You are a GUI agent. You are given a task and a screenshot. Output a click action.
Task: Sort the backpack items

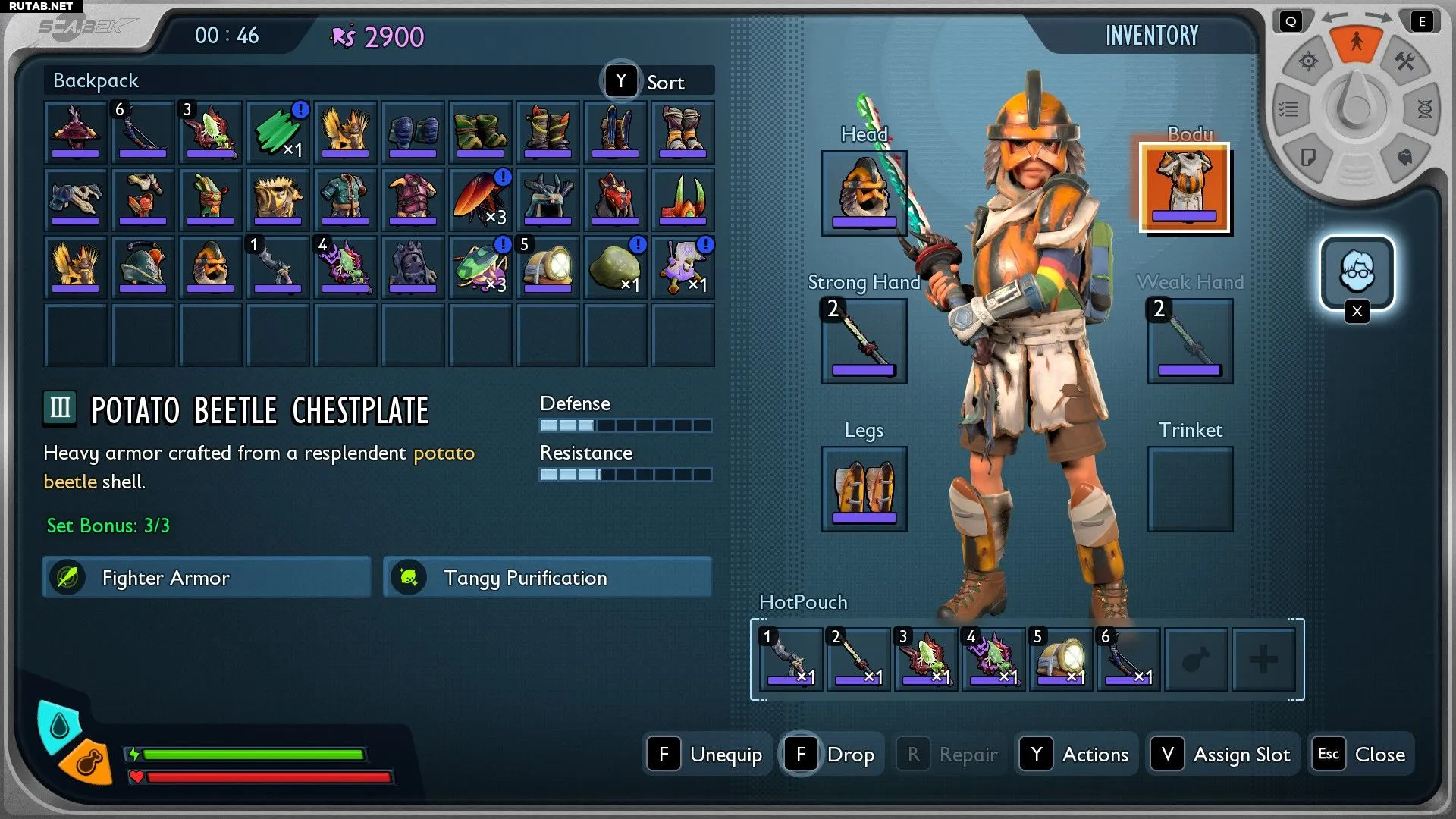657,82
